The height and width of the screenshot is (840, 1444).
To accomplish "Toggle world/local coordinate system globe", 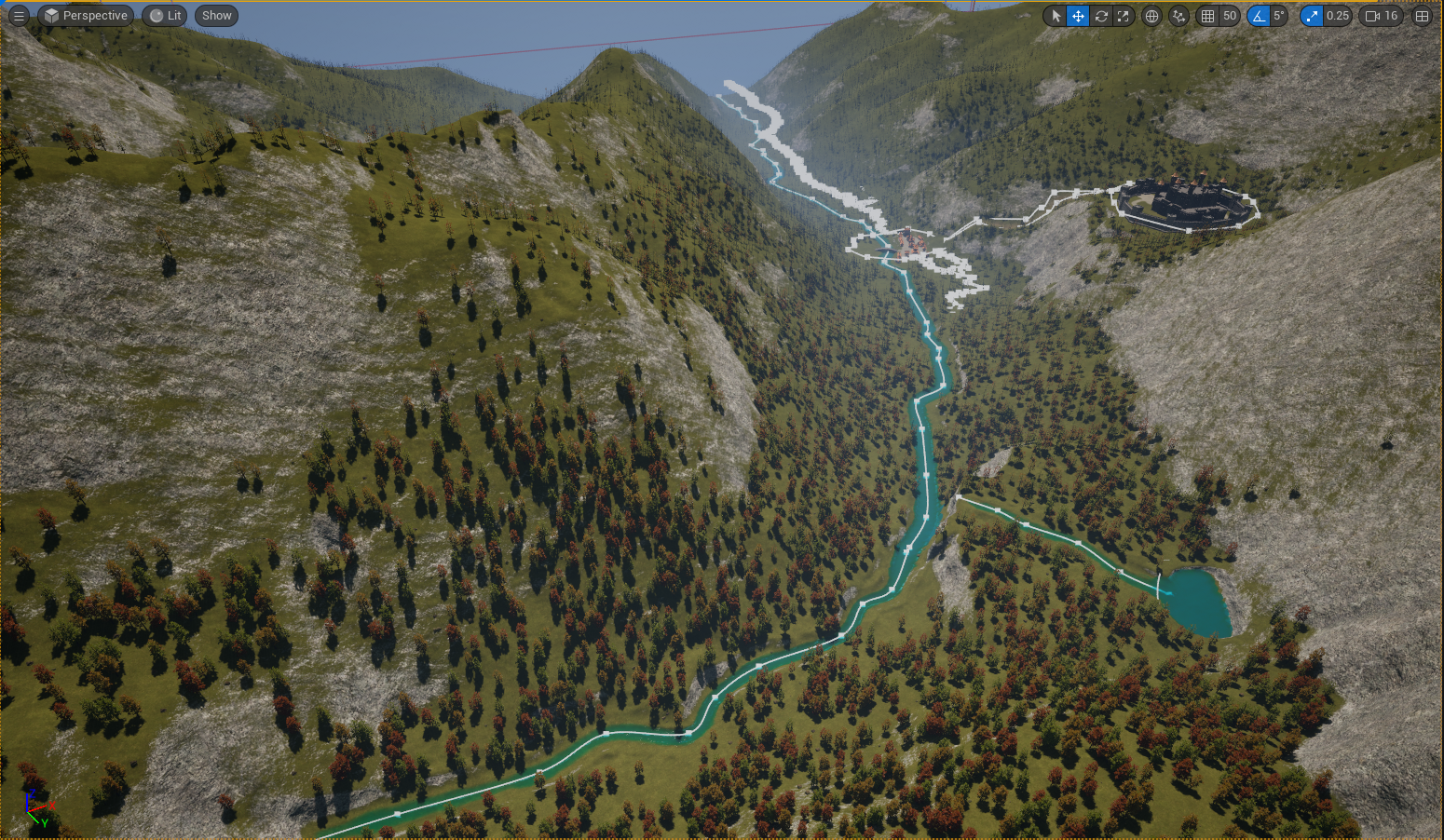I will pyautogui.click(x=1152, y=16).
